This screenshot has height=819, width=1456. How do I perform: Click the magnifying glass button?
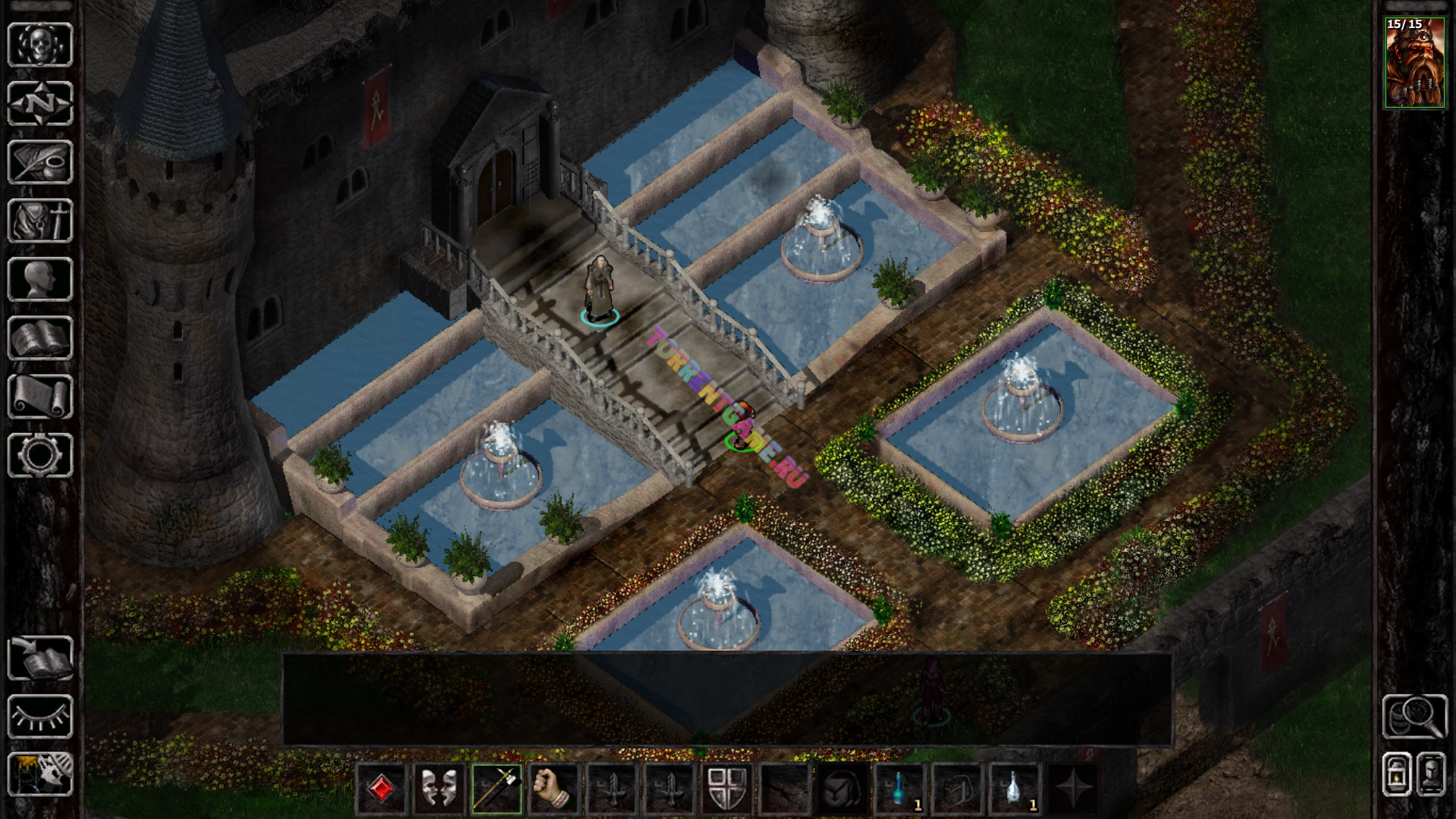click(1414, 716)
